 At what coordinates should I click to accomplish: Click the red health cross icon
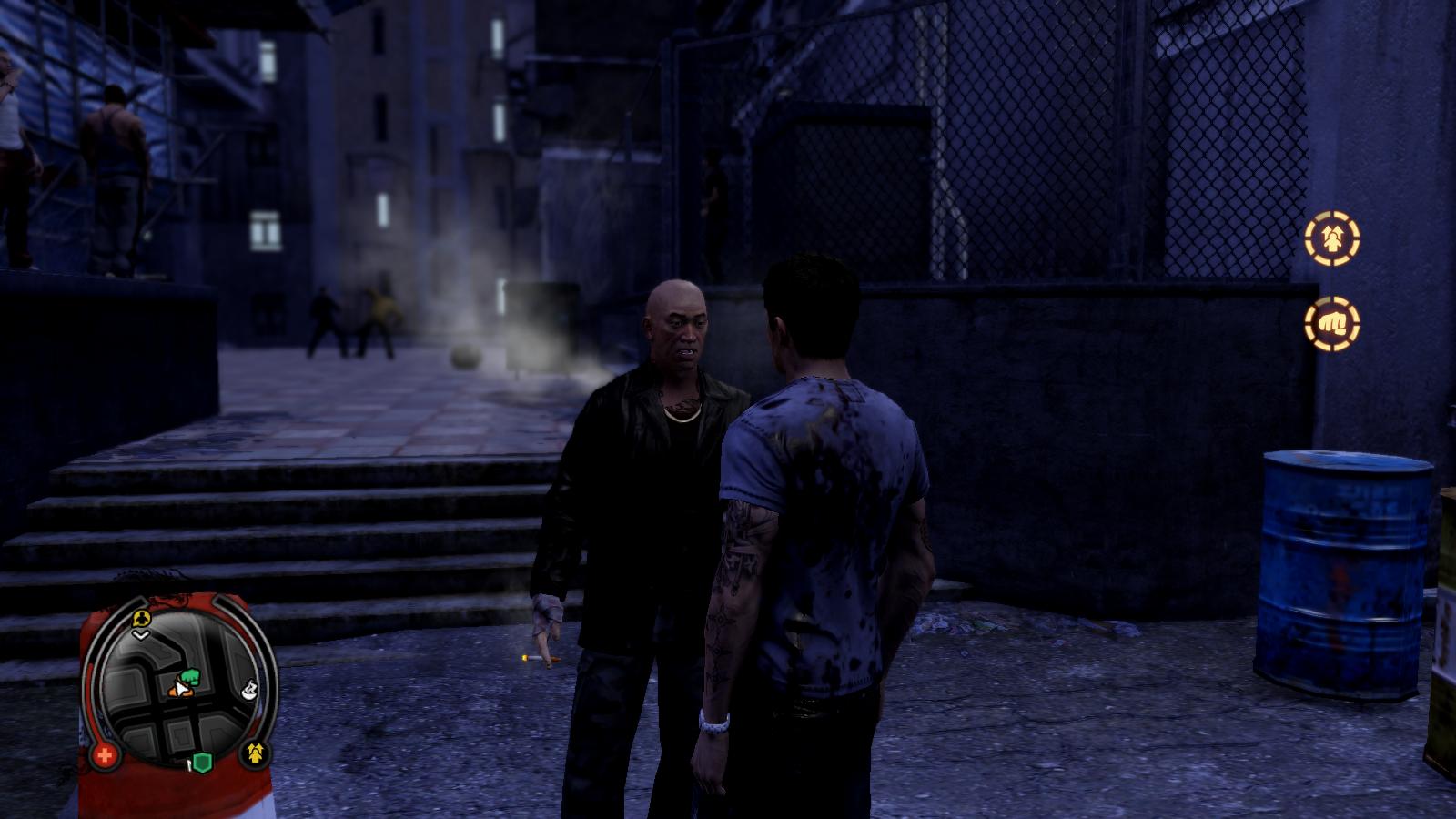pyautogui.click(x=105, y=754)
